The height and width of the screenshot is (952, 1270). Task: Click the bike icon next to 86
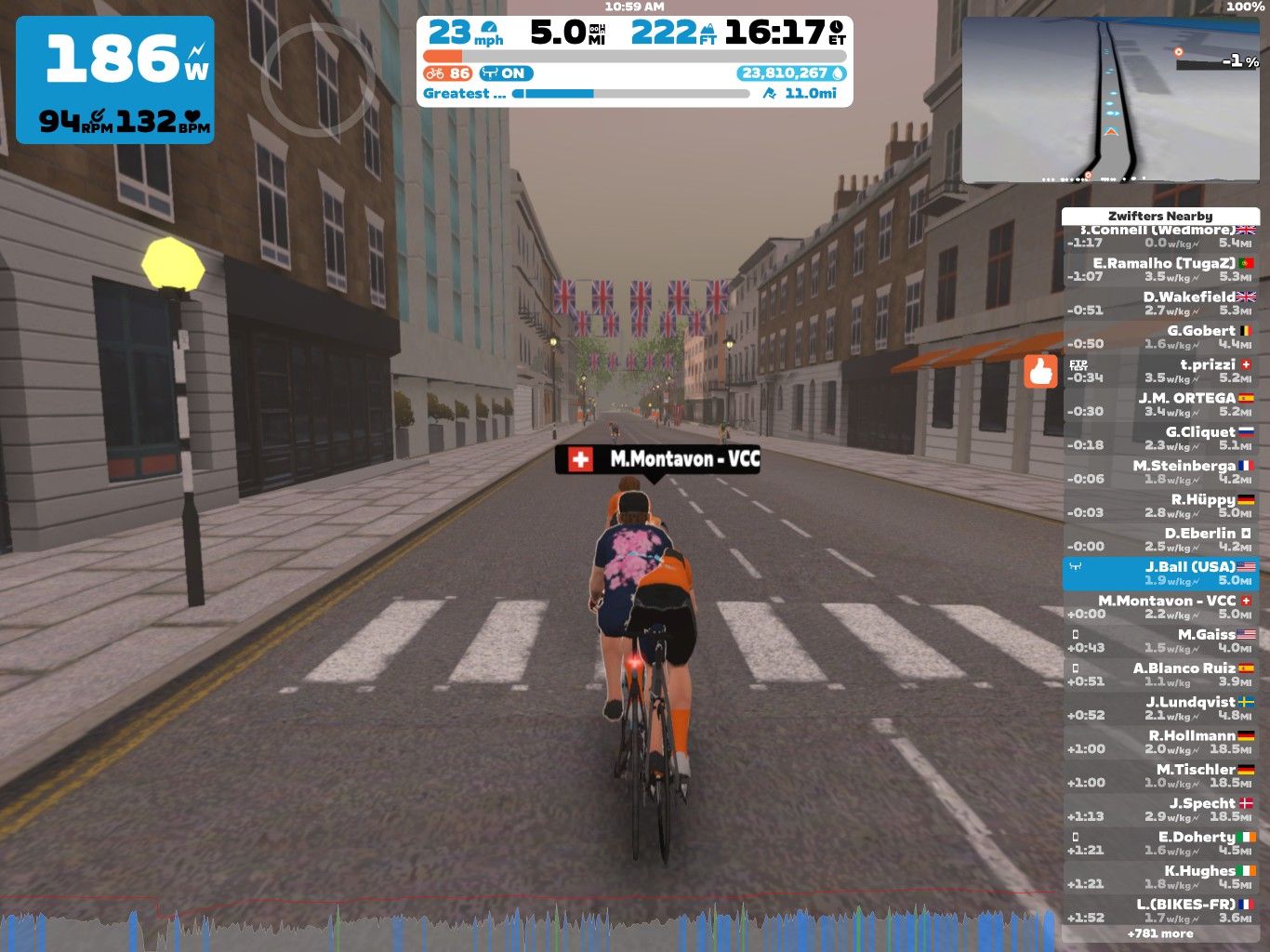point(433,73)
